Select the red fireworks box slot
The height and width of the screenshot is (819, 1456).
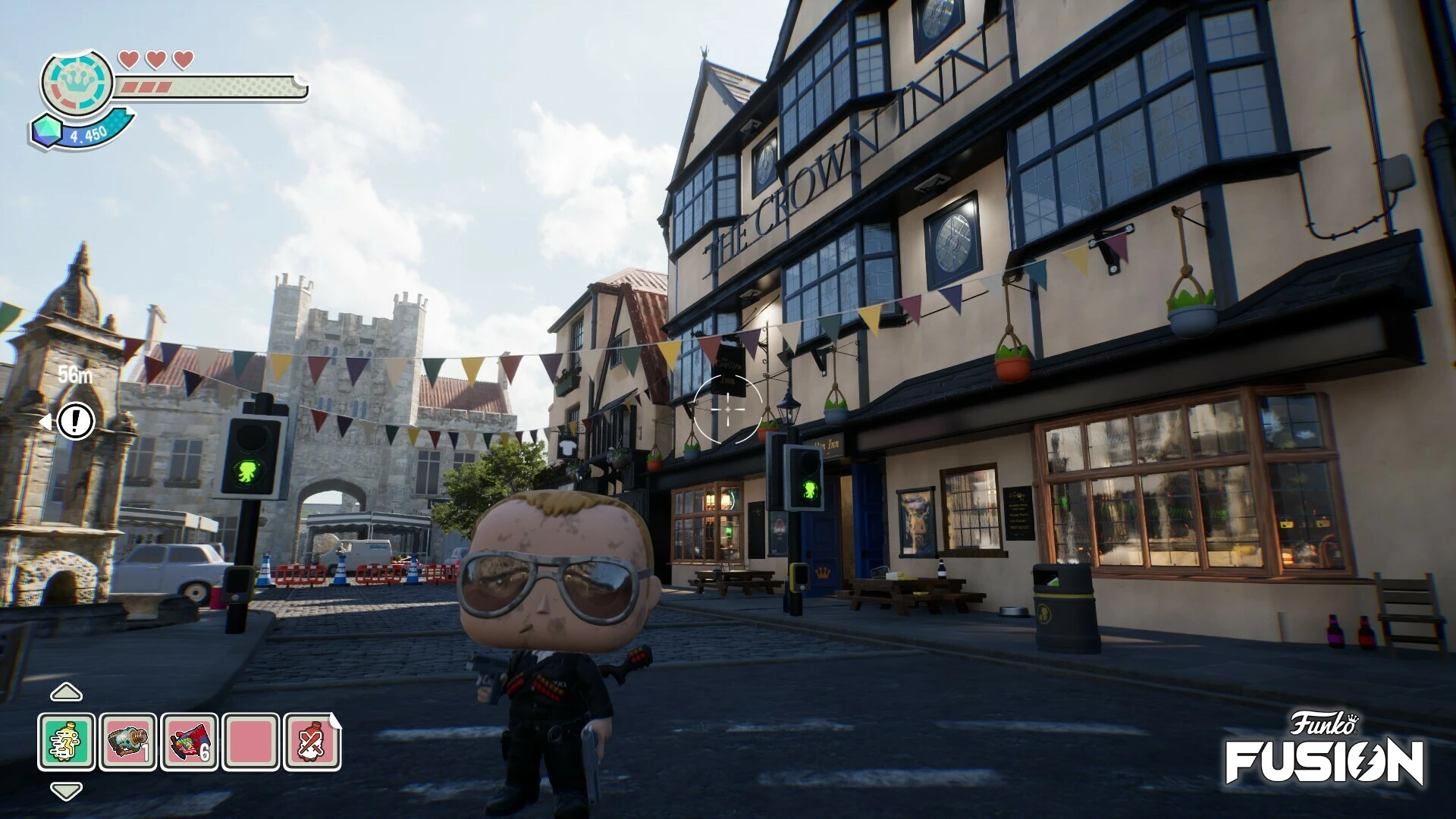click(190, 742)
